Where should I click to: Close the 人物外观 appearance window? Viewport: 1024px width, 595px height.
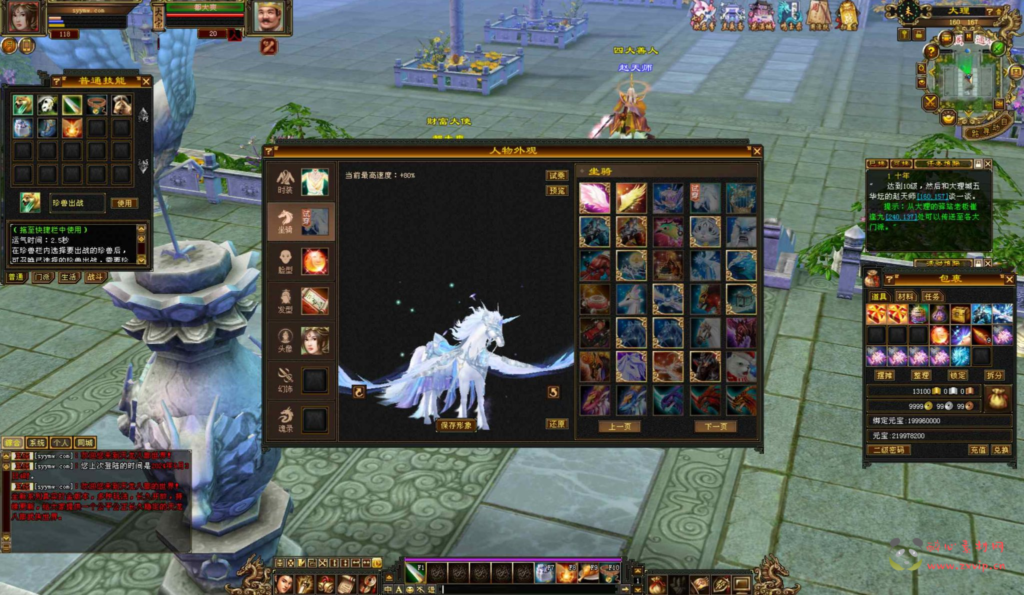tap(756, 152)
